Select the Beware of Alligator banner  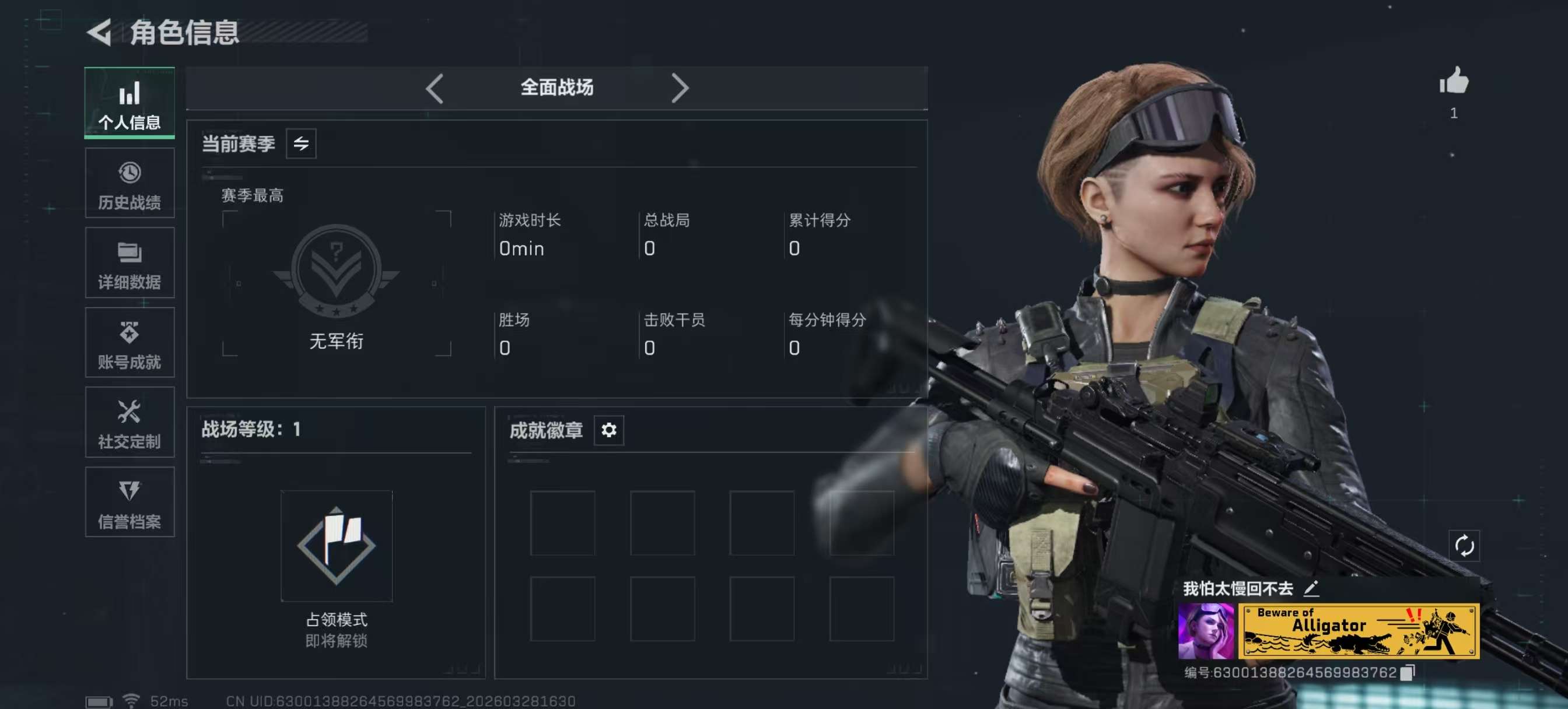(x=1359, y=631)
